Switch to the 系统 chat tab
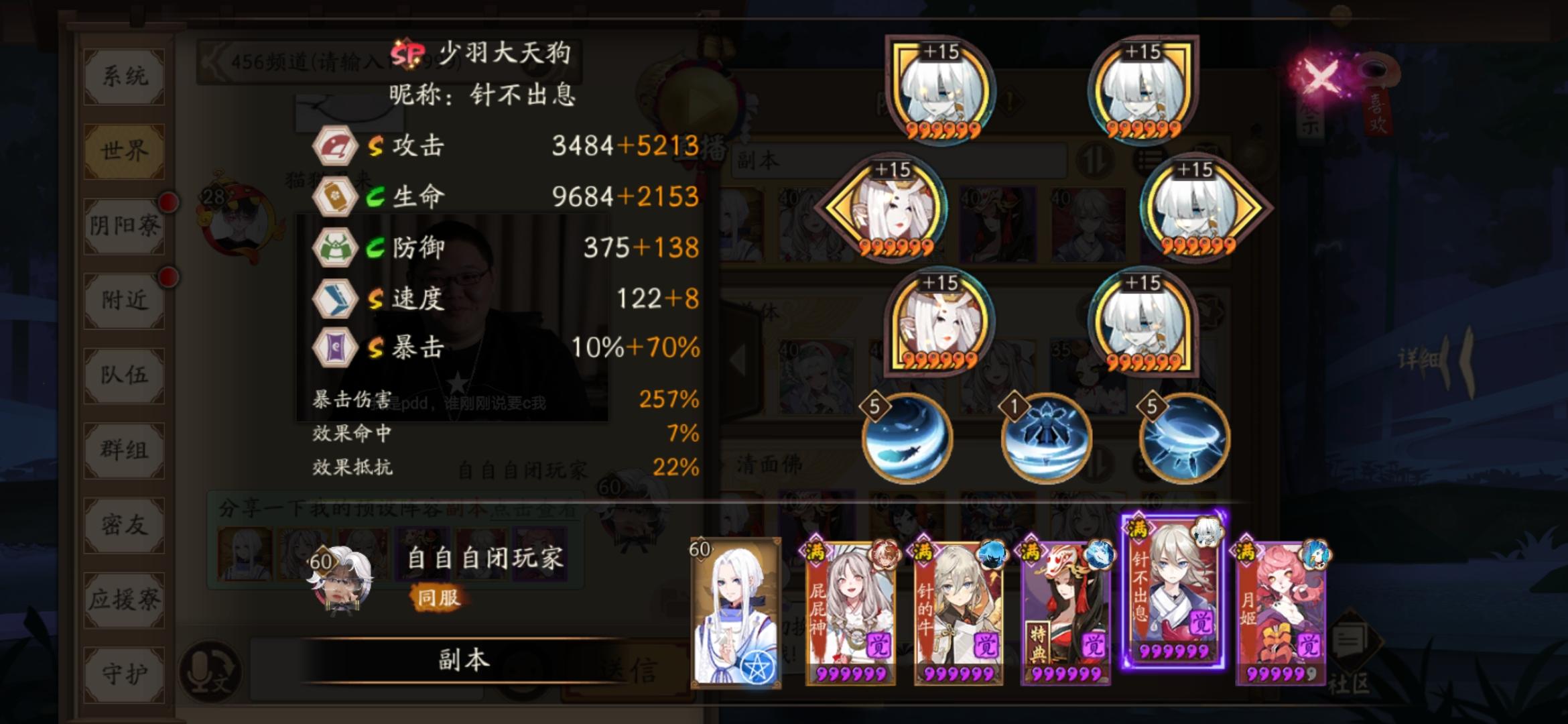1568x724 pixels. [124, 75]
